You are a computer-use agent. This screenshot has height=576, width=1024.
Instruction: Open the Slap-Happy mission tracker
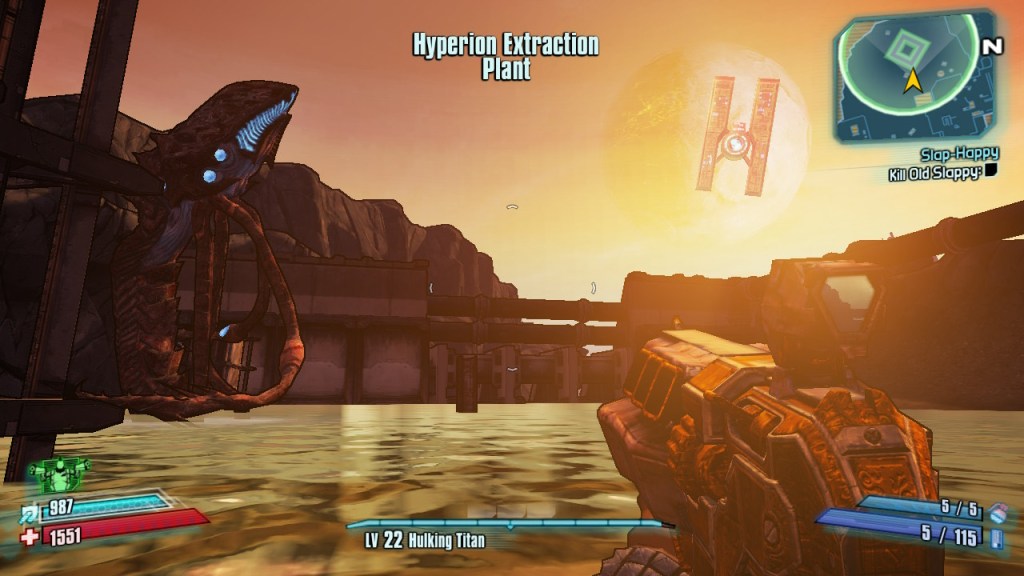coord(959,155)
